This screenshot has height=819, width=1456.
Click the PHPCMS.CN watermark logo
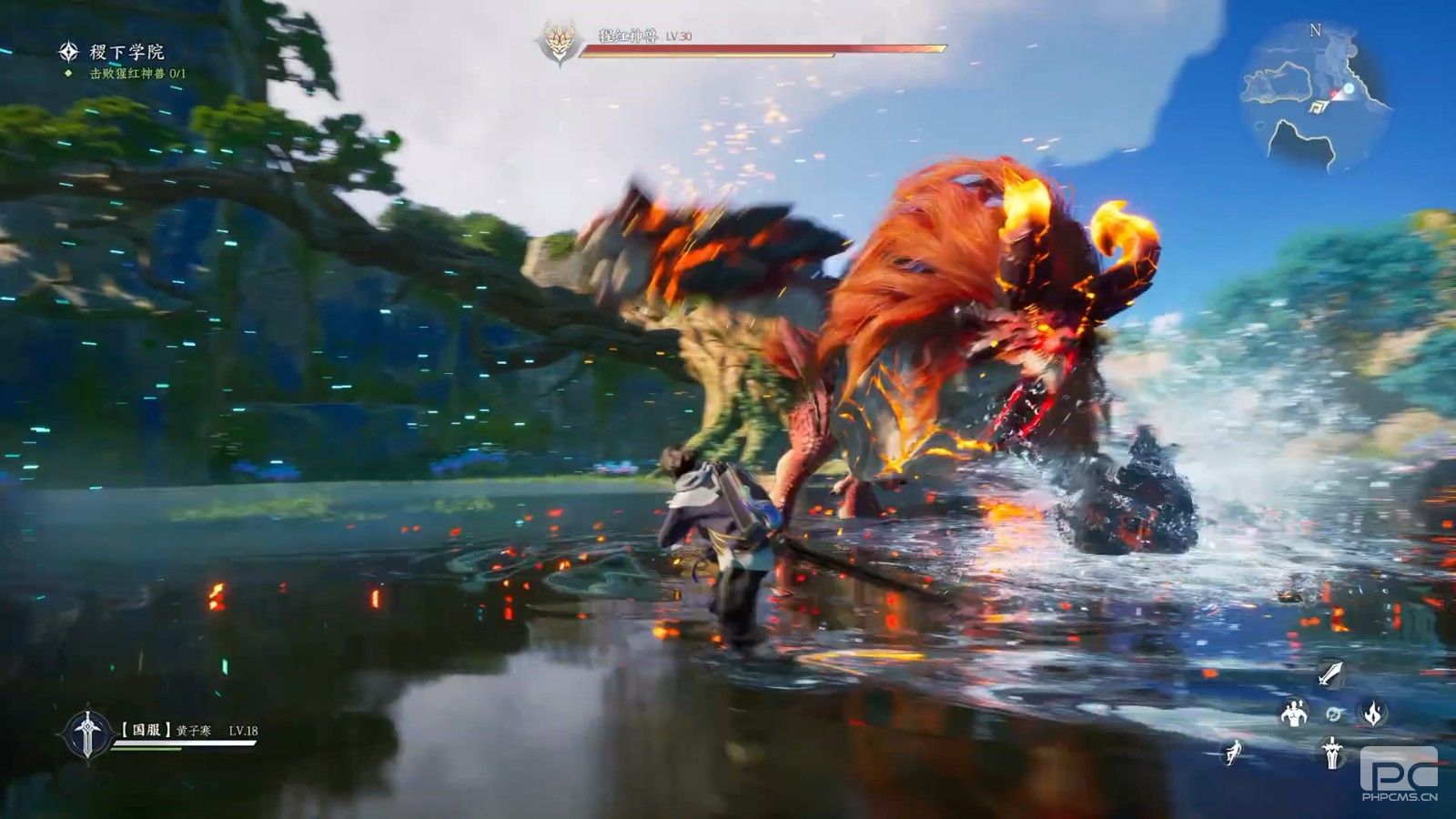coord(1399,774)
